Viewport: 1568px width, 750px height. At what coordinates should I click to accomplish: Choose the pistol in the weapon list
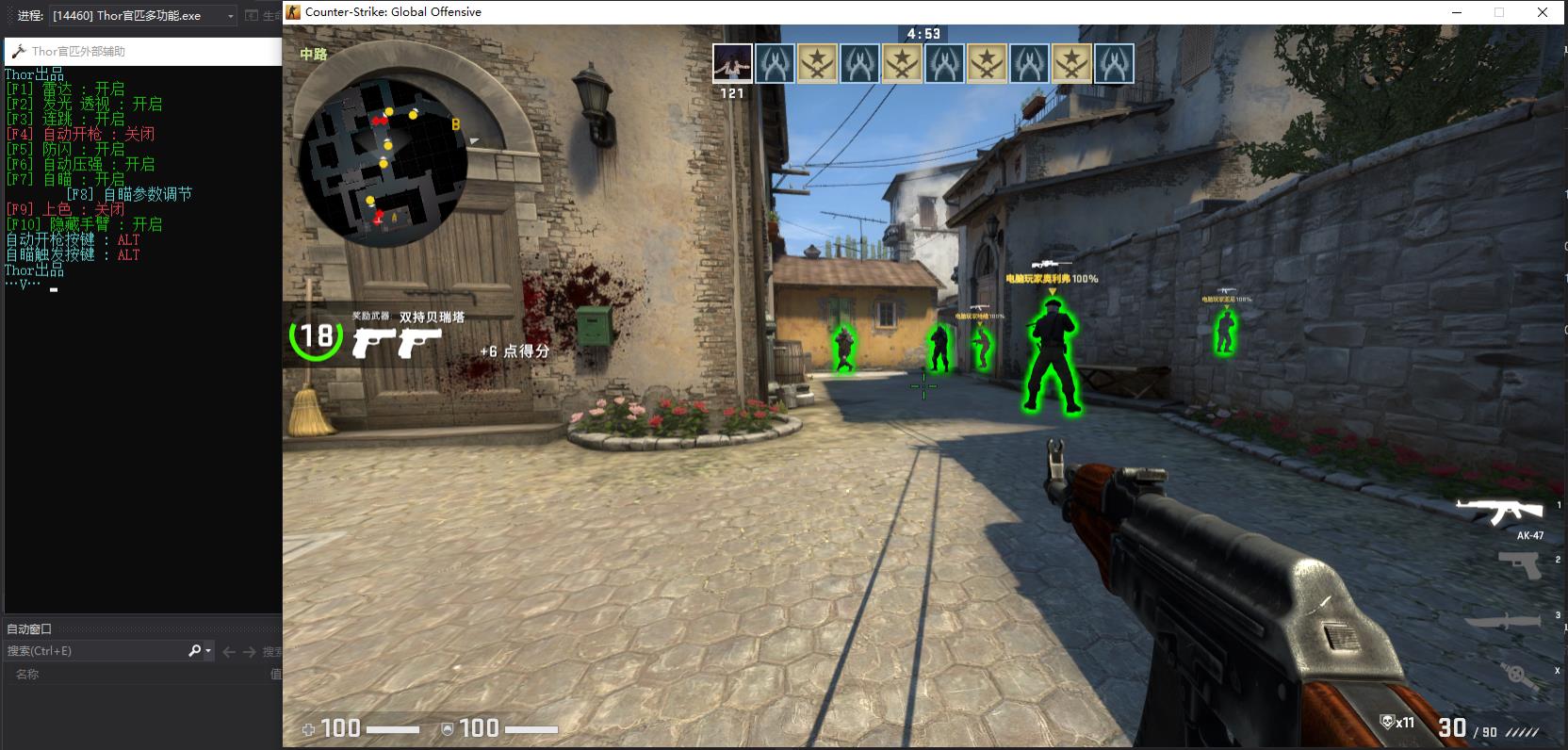(1519, 564)
